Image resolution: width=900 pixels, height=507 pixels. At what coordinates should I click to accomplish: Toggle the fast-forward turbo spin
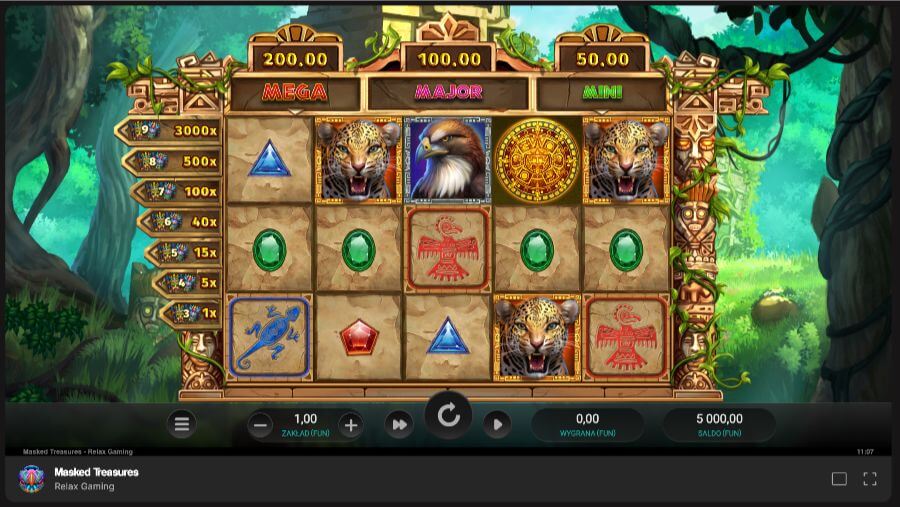pyautogui.click(x=399, y=425)
